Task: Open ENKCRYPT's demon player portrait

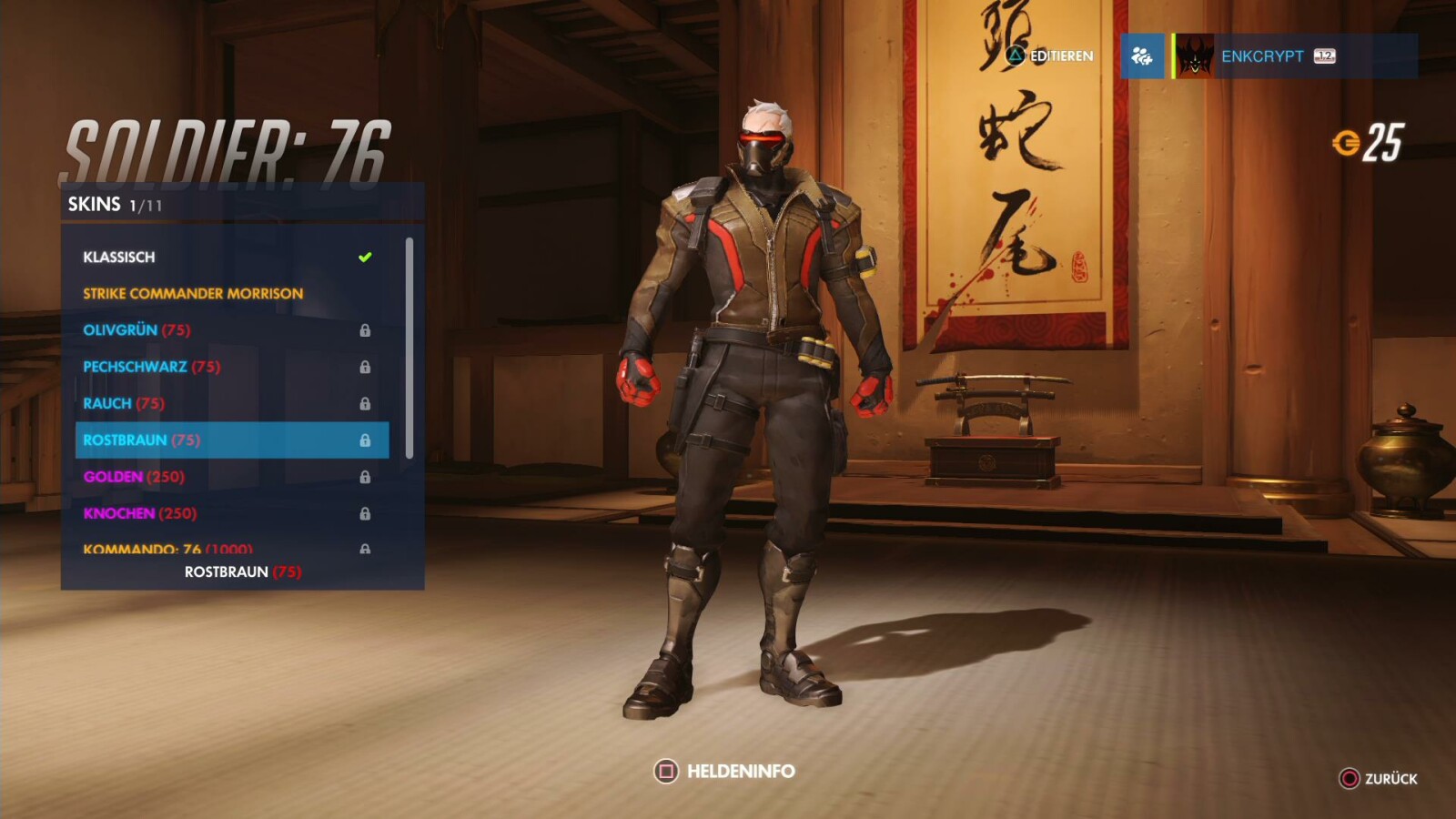Action: point(1197,56)
